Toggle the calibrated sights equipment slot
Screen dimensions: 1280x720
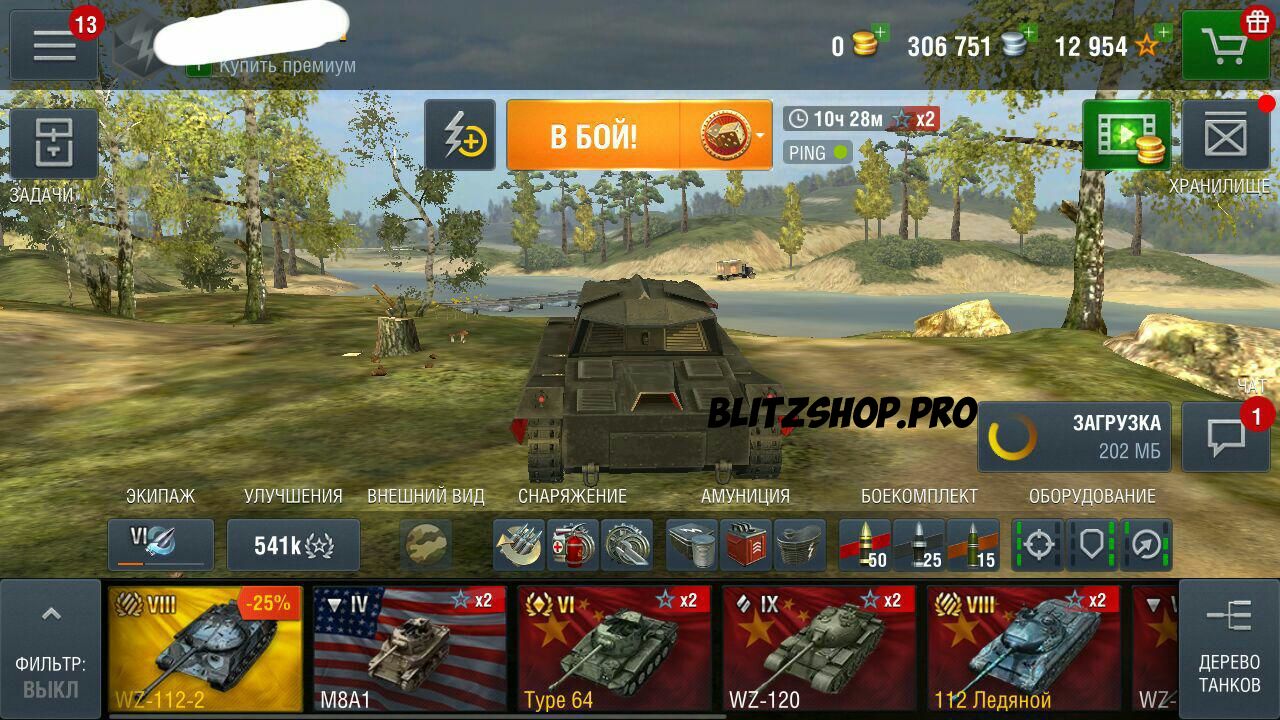pos(1039,544)
